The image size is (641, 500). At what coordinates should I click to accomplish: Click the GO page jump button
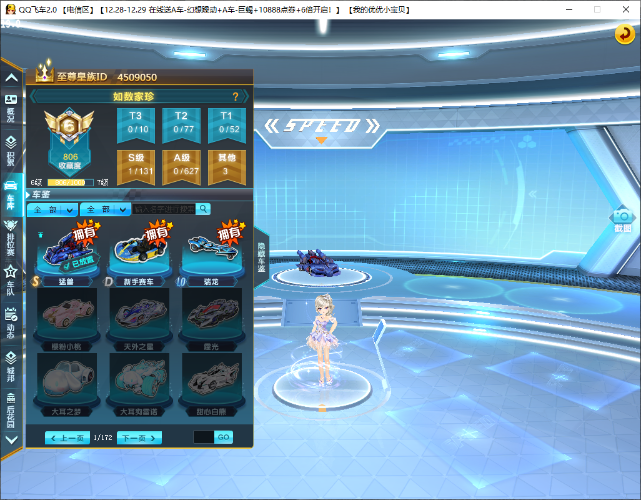coord(223,437)
